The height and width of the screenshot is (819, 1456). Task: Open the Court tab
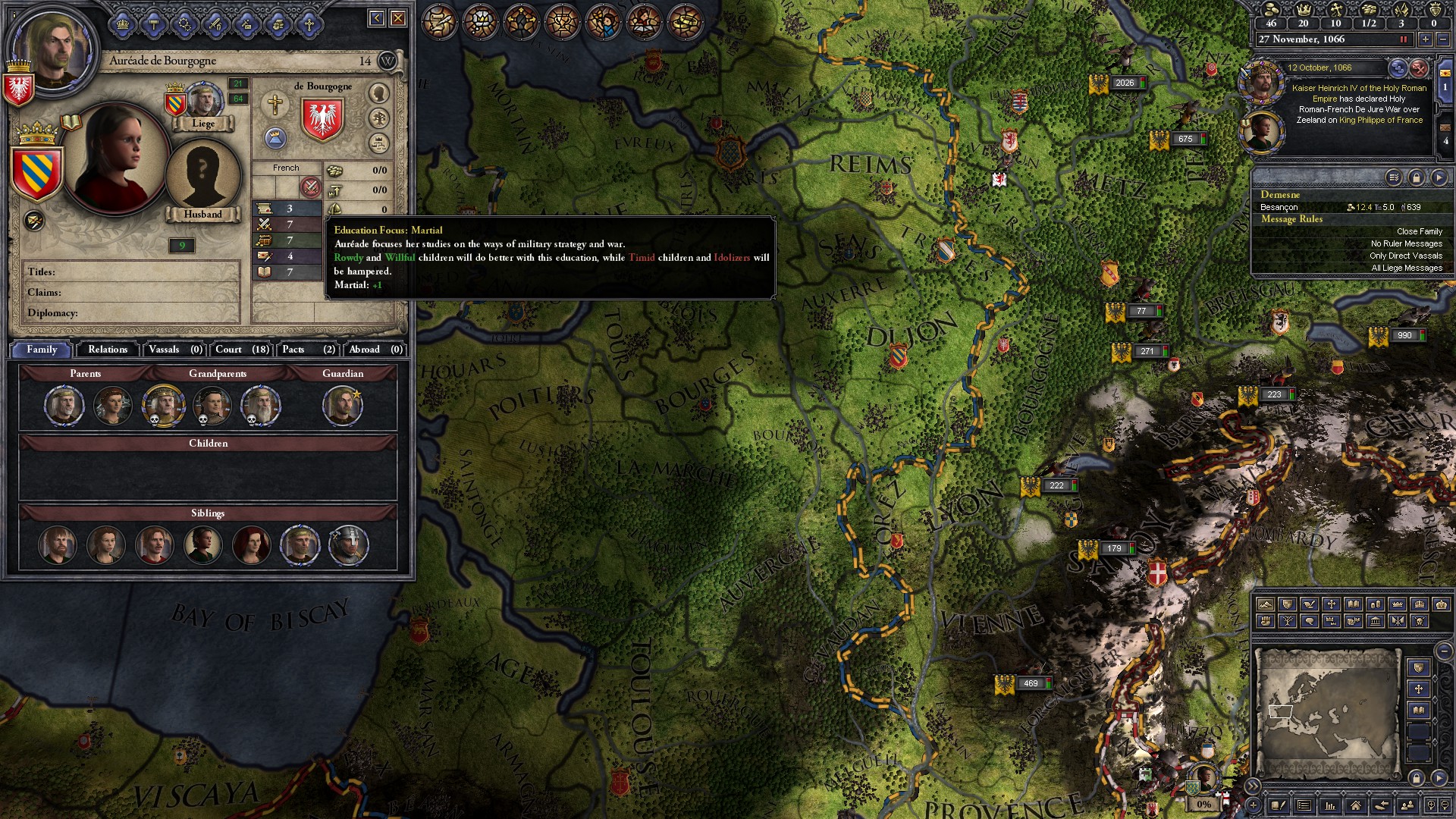[241, 350]
